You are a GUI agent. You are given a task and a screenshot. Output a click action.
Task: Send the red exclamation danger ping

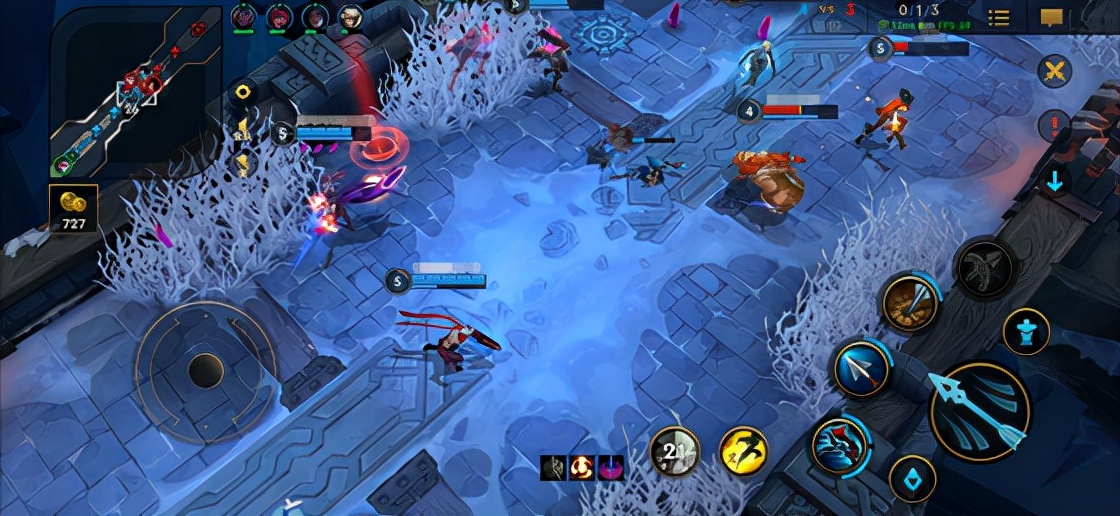coord(1053,126)
